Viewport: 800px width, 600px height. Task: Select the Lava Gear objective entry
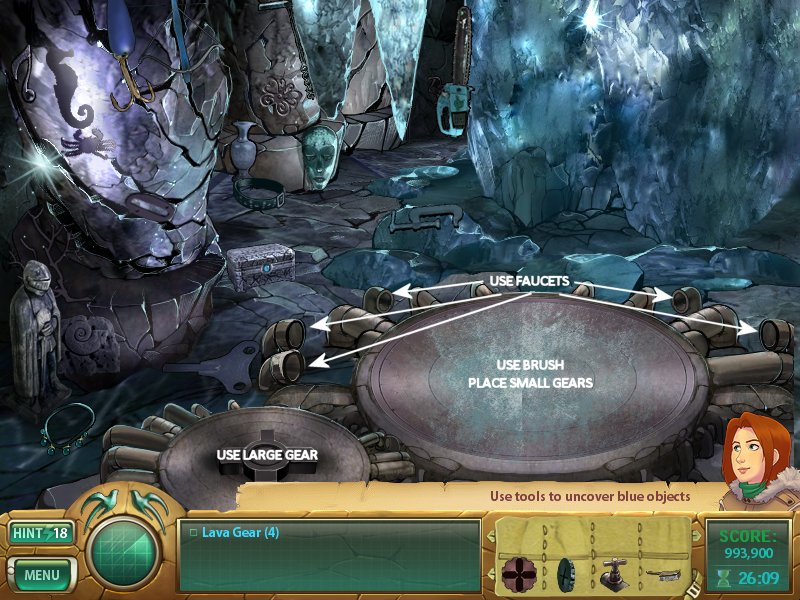coord(240,533)
